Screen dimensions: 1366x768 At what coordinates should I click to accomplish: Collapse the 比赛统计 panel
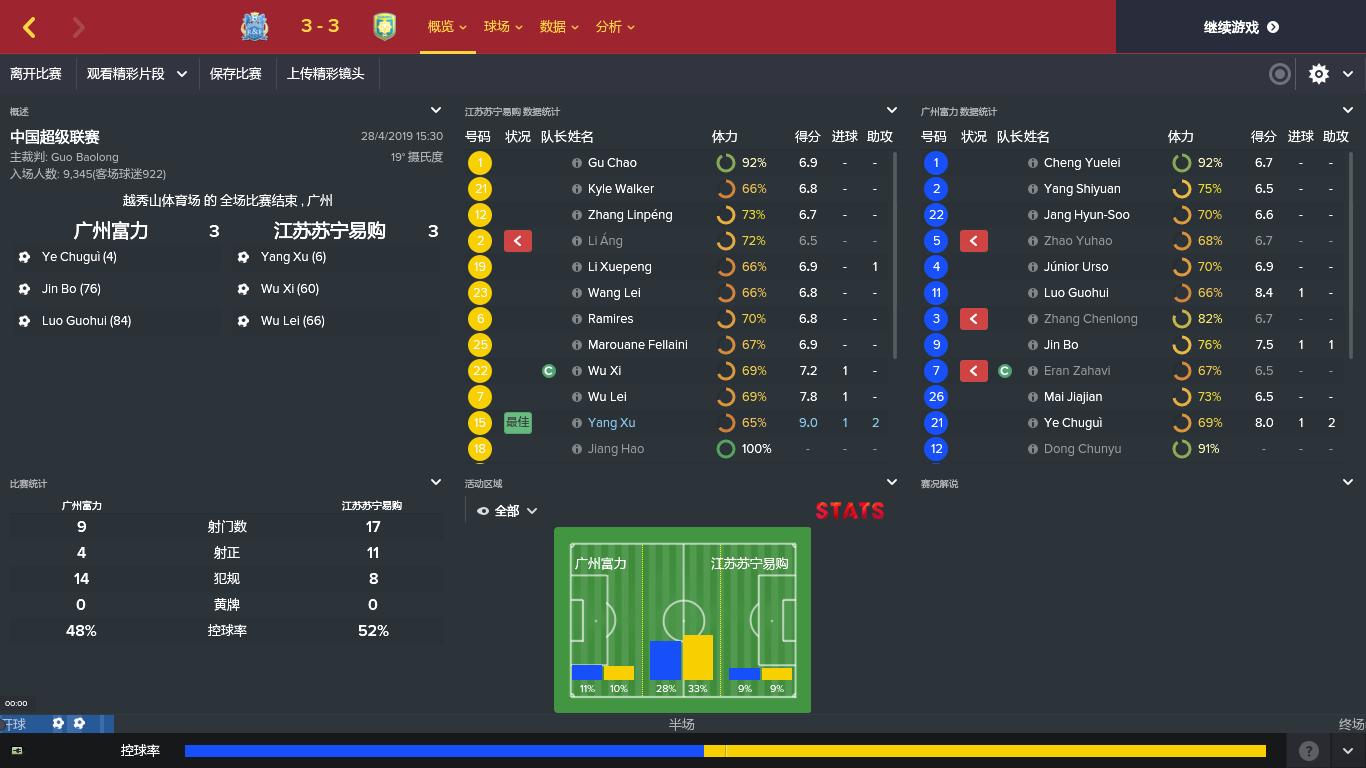pos(436,481)
